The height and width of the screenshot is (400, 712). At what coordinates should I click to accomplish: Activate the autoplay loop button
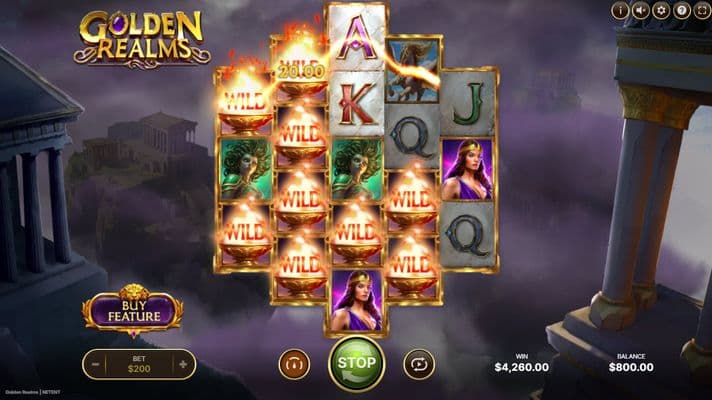[x=418, y=364]
